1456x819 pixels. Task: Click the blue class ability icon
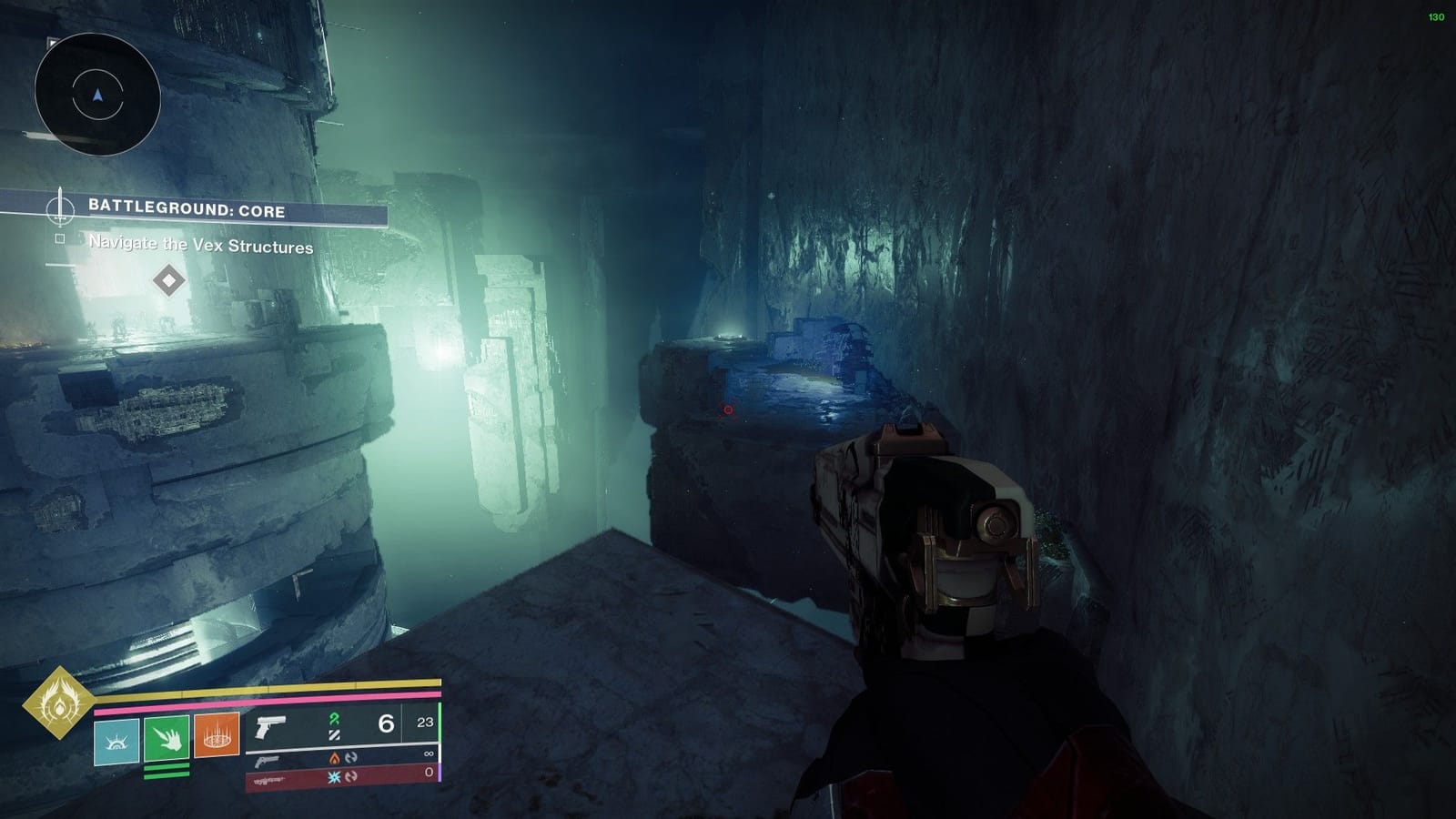116,740
